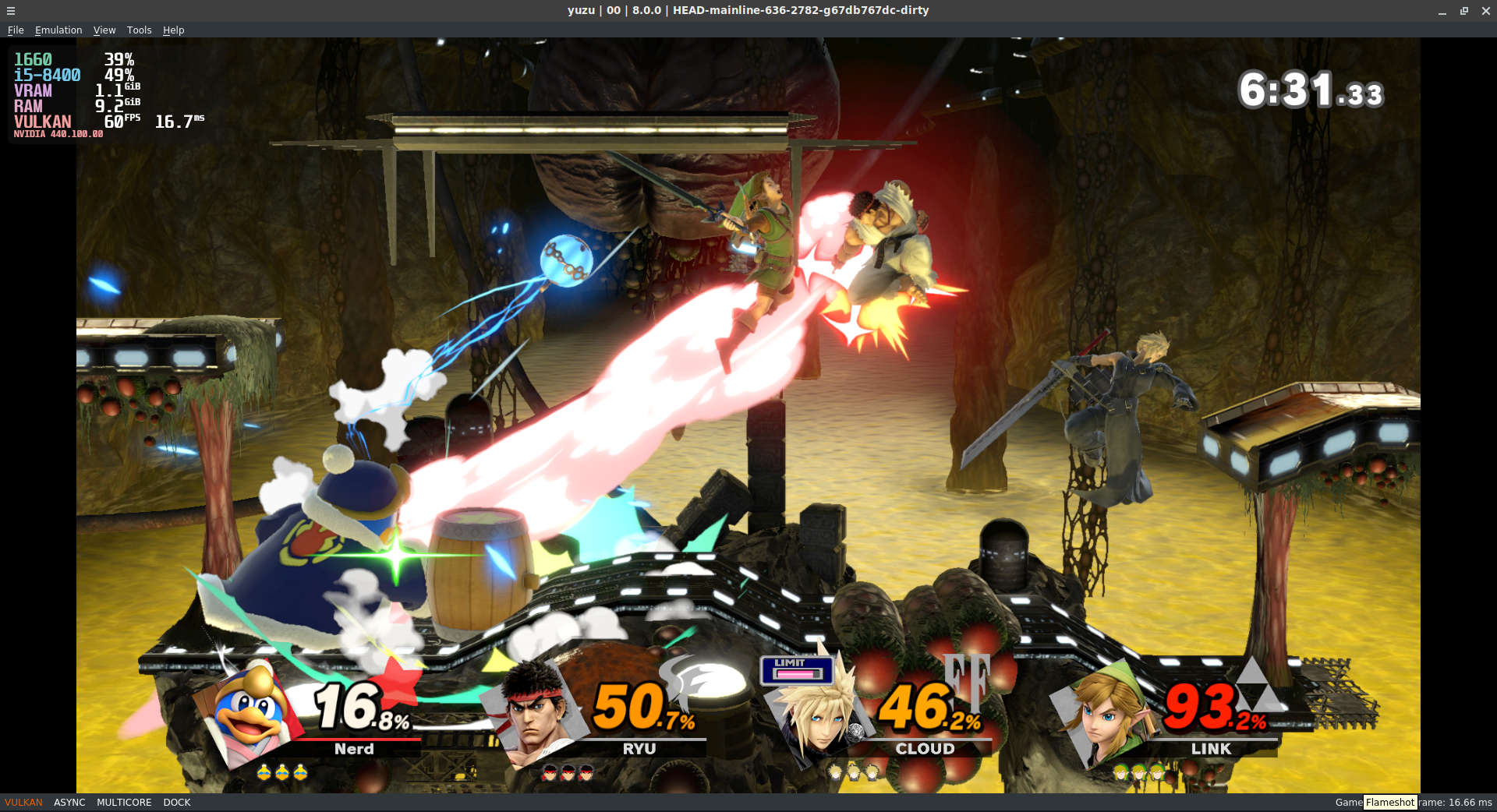Viewport: 1497px width, 812px height.
Task: Click the Flameshot notification label
Action: [1390, 802]
